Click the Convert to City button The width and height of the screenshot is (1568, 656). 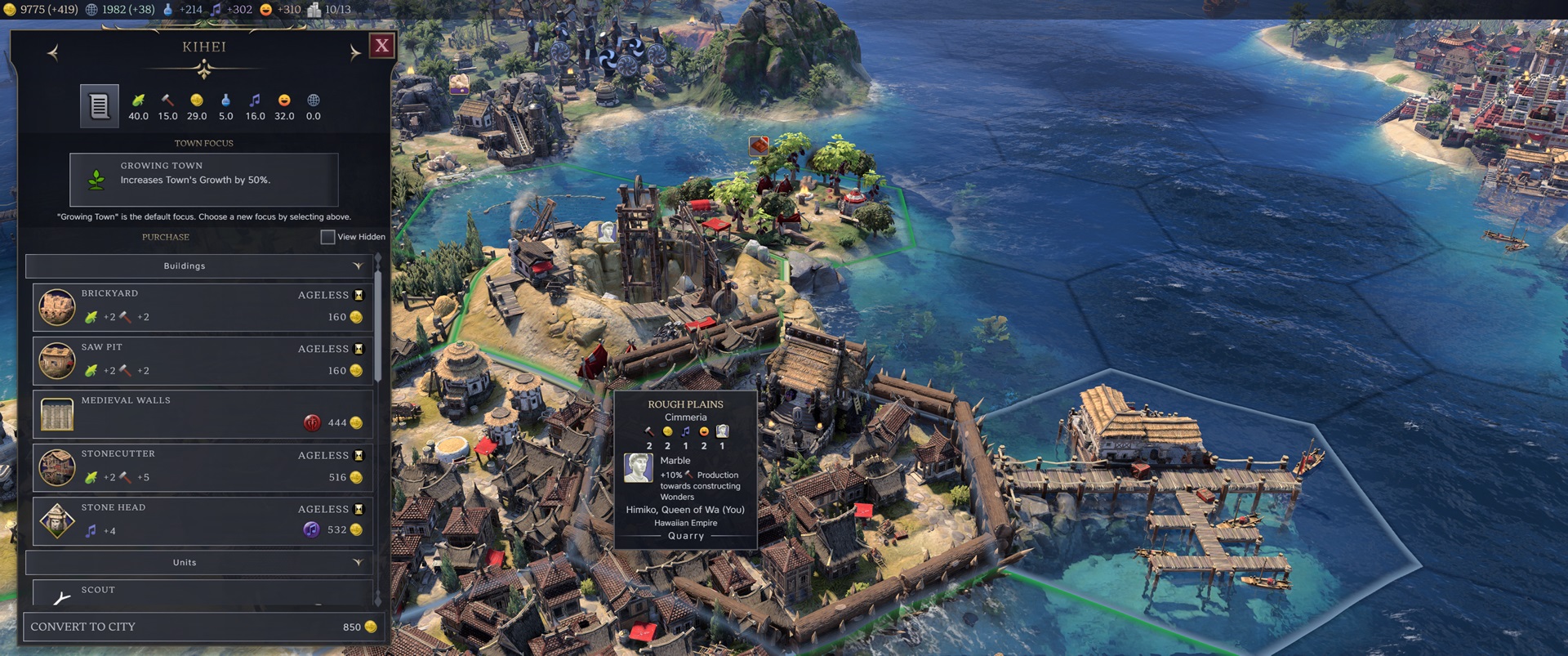203,627
